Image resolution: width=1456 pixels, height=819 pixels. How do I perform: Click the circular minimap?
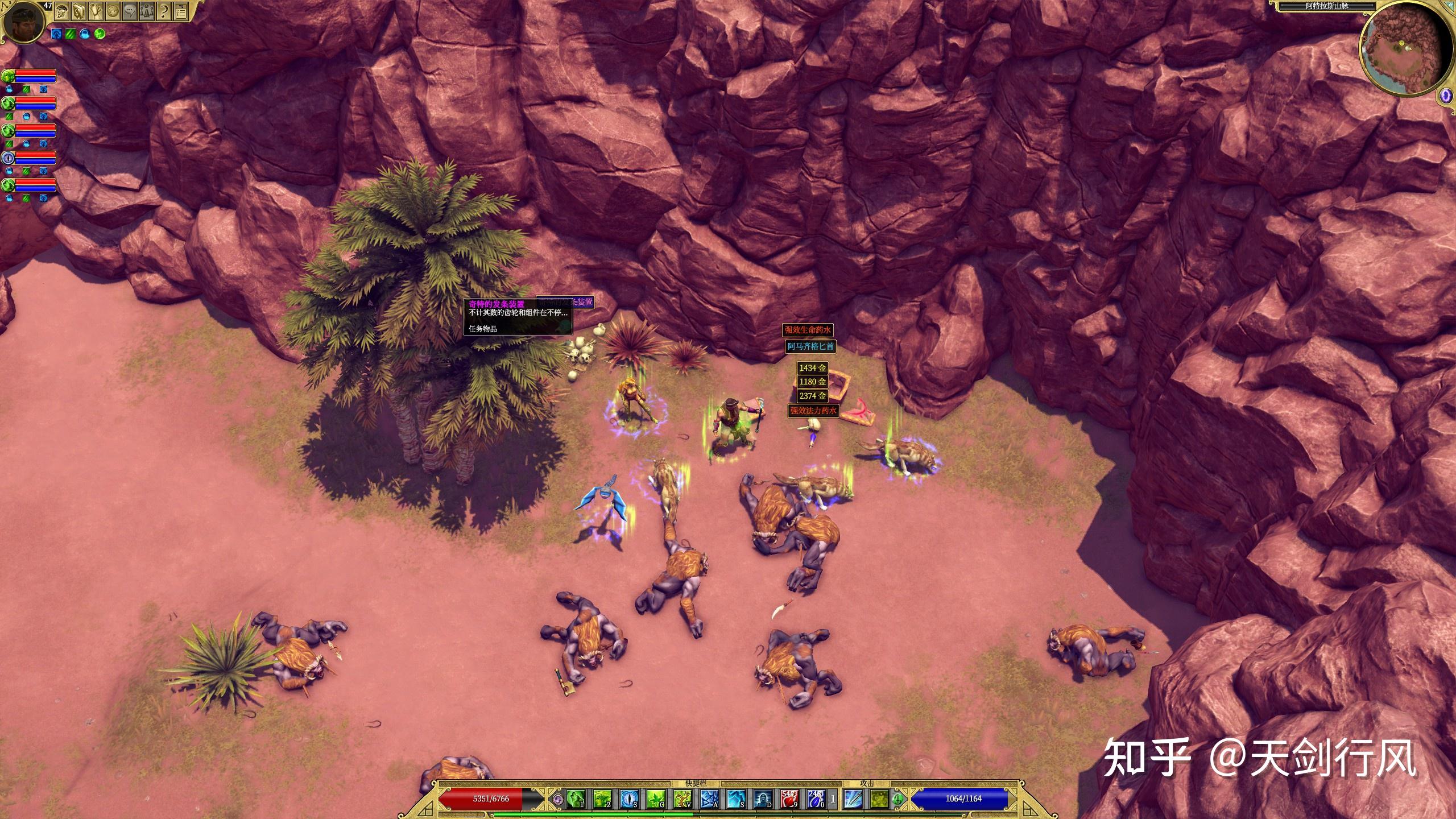1404,55
